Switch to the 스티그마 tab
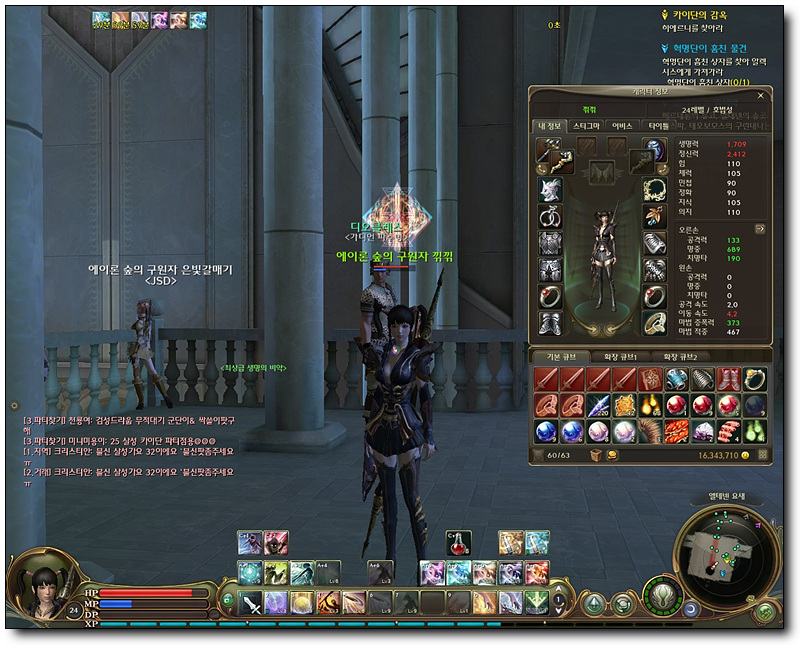 (x=586, y=127)
